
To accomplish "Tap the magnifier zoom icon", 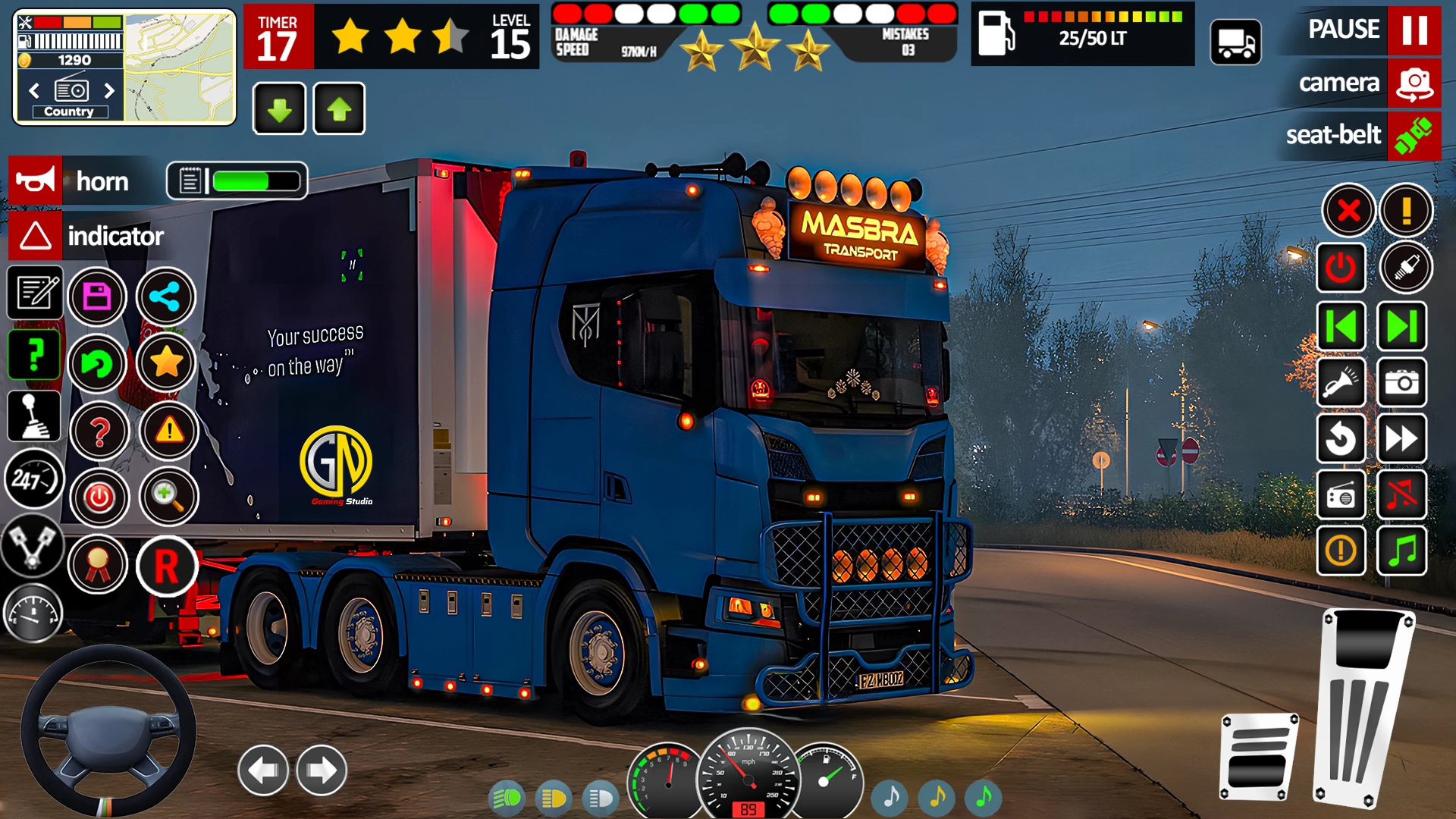I will [168, 497].
